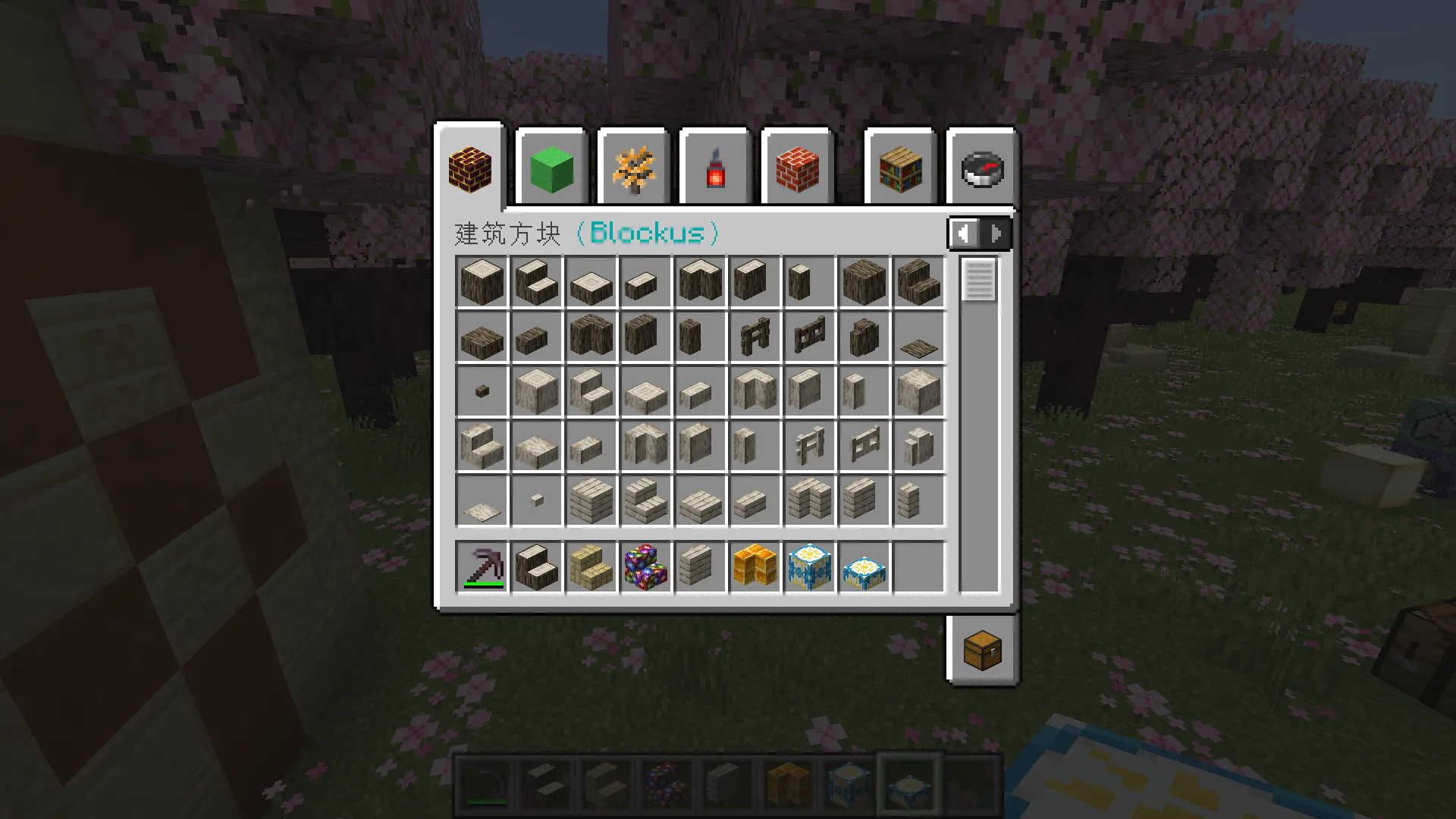Select the honeycomb stairs slot
This screenshot has width=1456, height=819.
755,566
